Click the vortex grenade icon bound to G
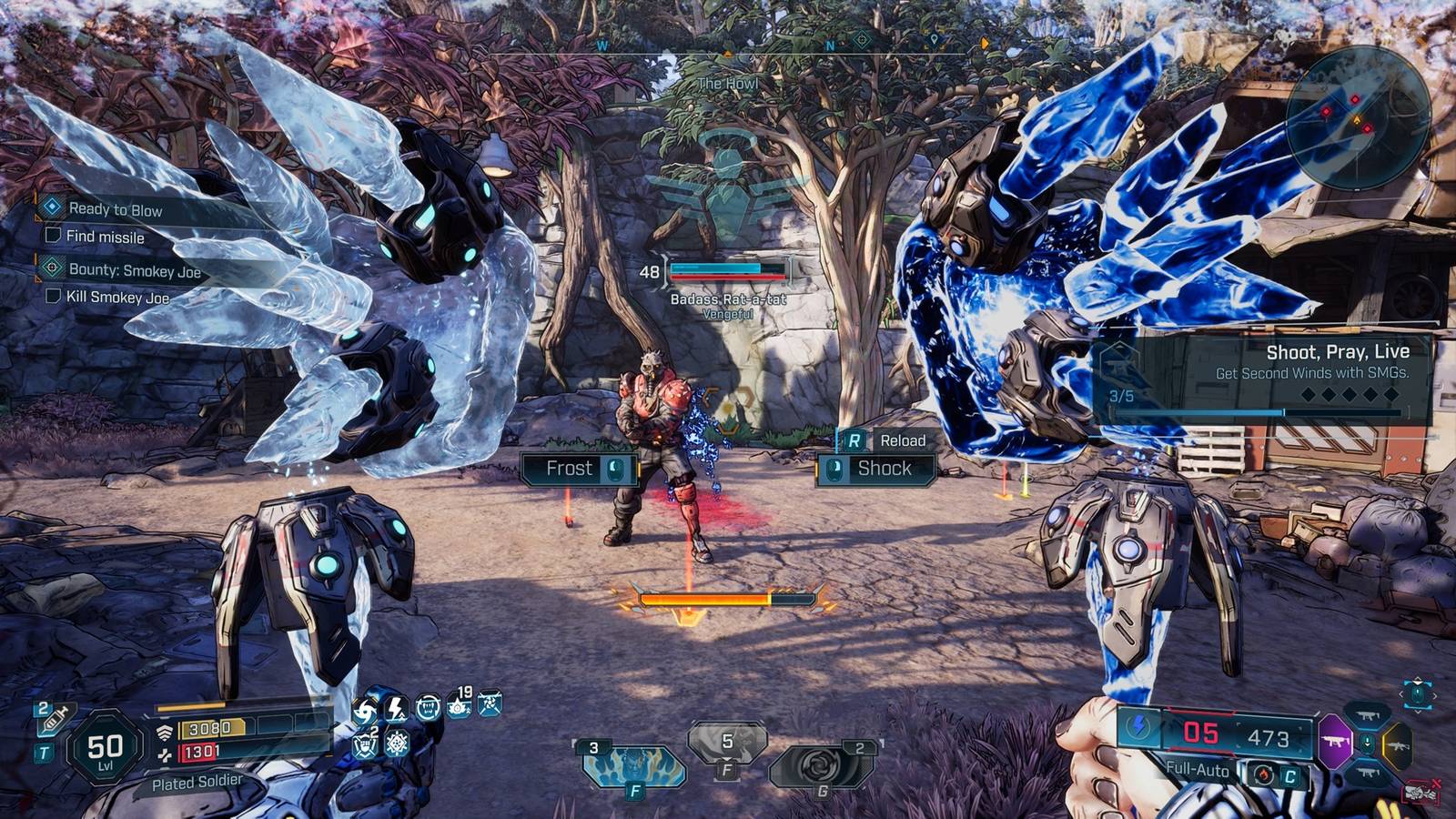 pyautogui.click(x=819, y=764)
